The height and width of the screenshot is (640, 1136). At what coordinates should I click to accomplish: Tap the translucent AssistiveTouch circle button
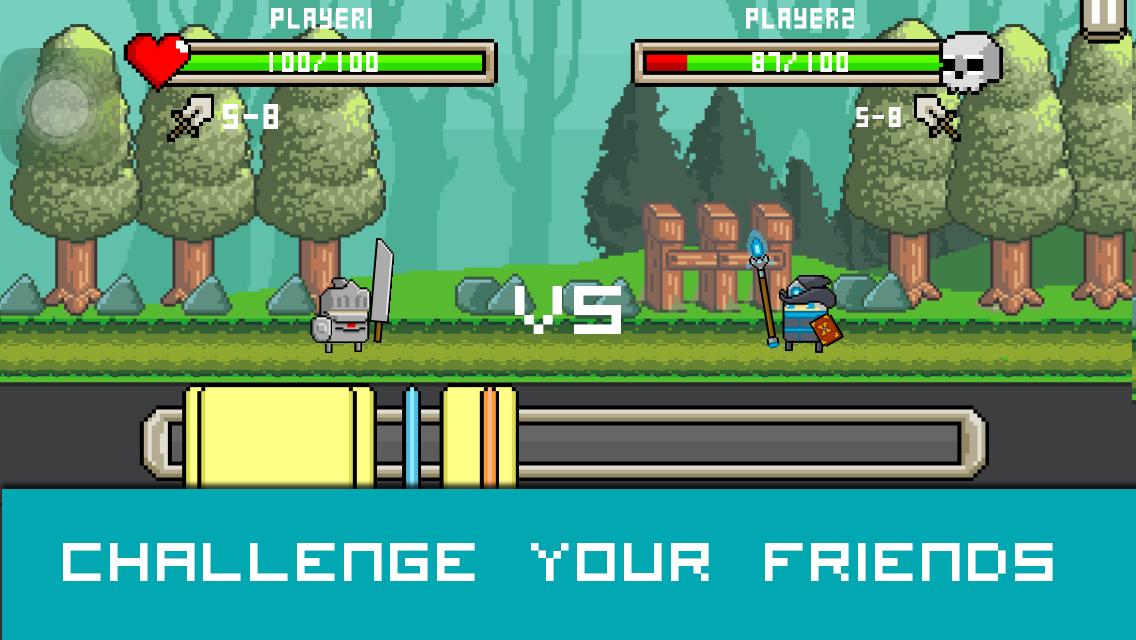coord(58,107)
